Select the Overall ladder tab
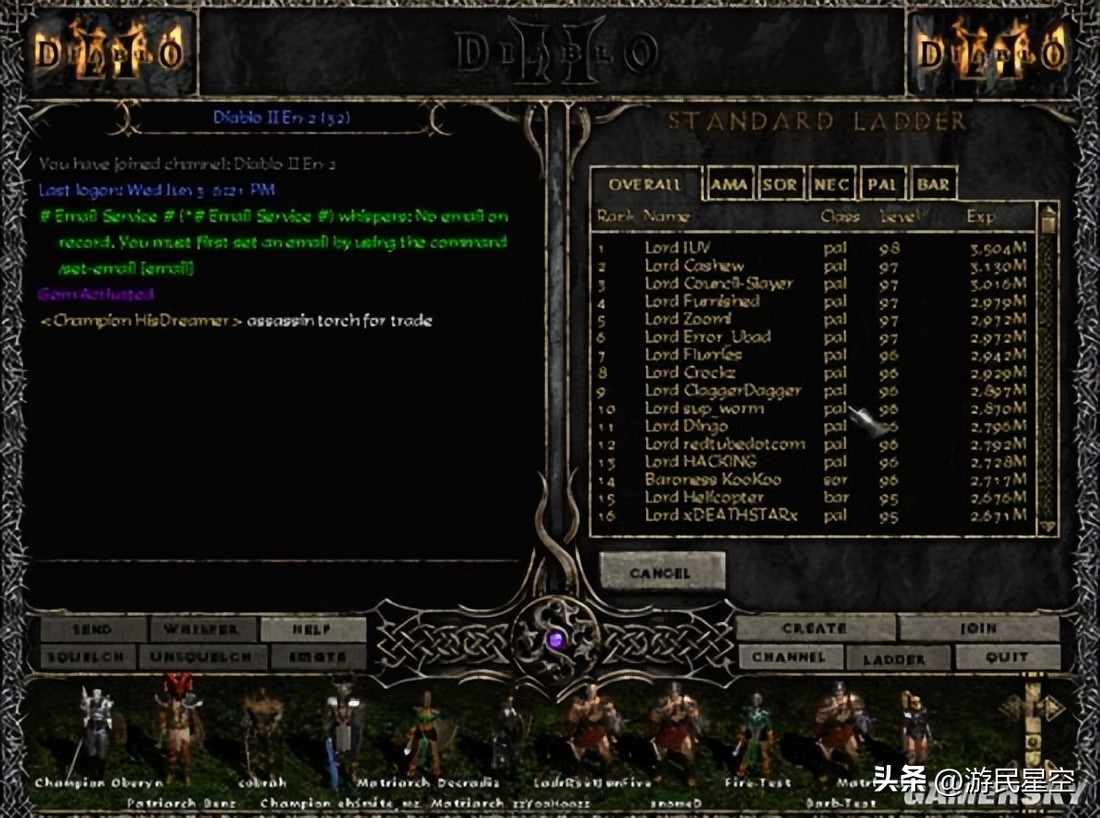The width and height of the screenshot is (1100, 818). pos(645,185)
